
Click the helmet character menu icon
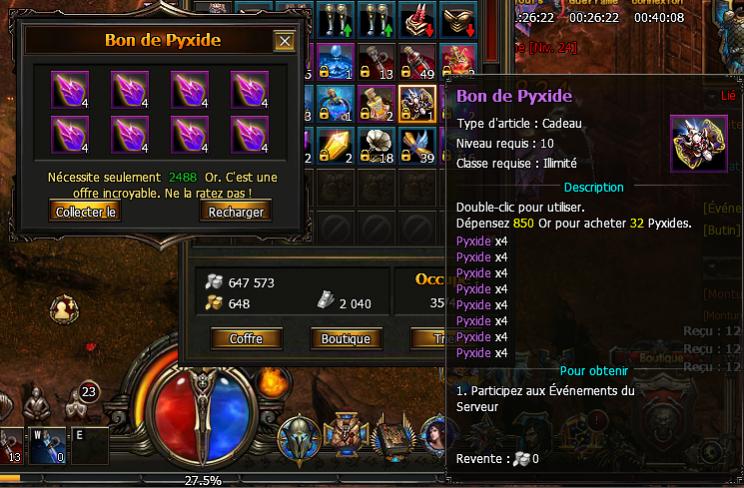click(298, 435)
